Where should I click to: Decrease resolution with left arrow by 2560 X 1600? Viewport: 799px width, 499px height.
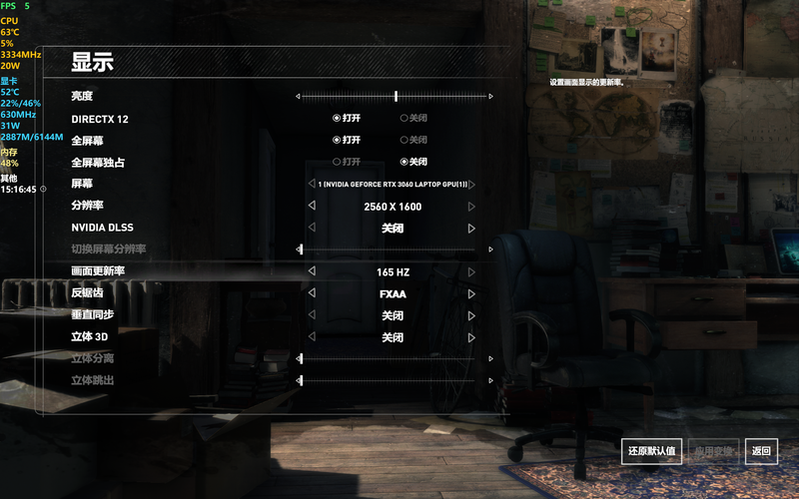pos(311,207)
